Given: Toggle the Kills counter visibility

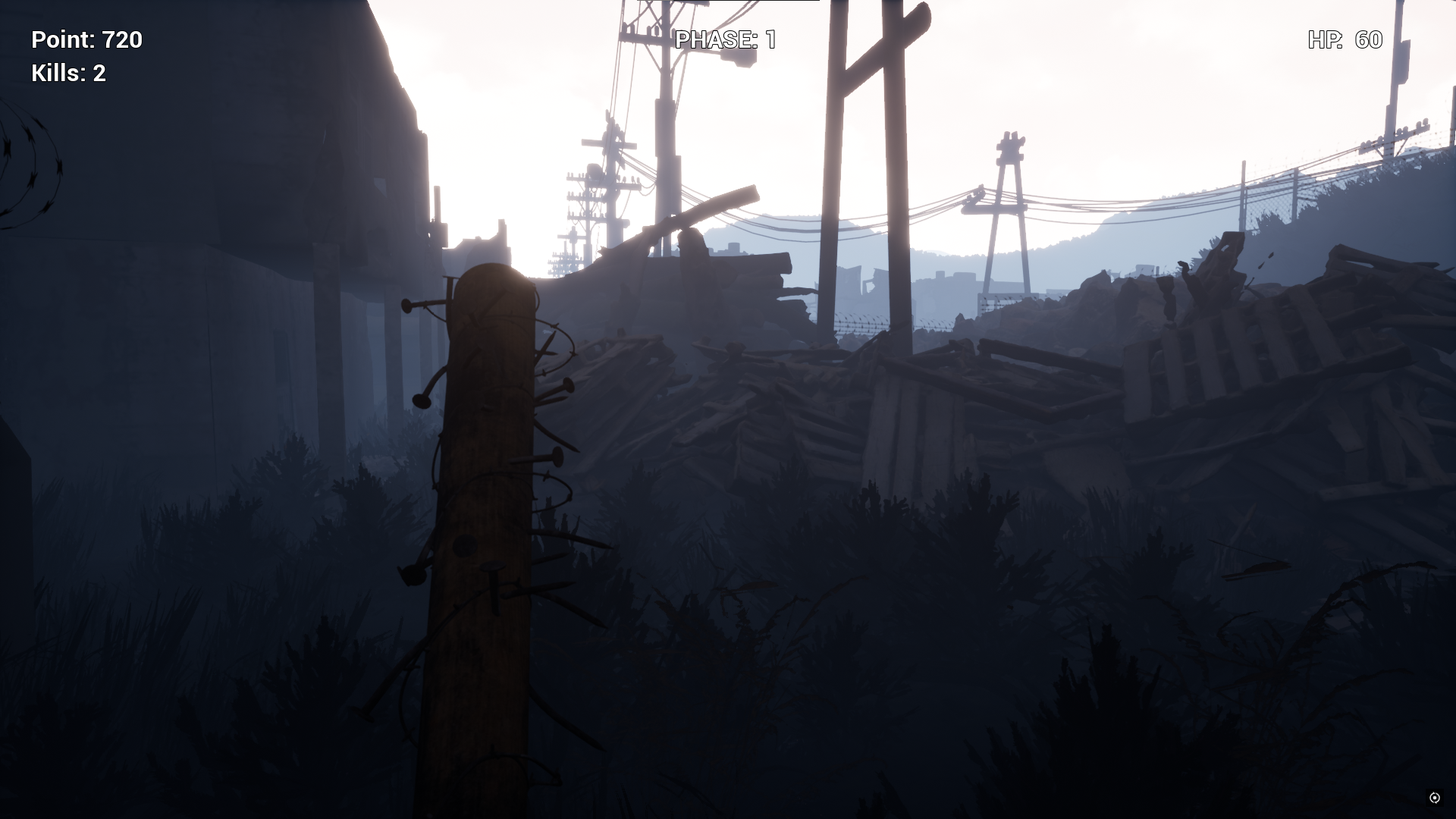Looking at the screenshot, I should (x=67, y=74).
